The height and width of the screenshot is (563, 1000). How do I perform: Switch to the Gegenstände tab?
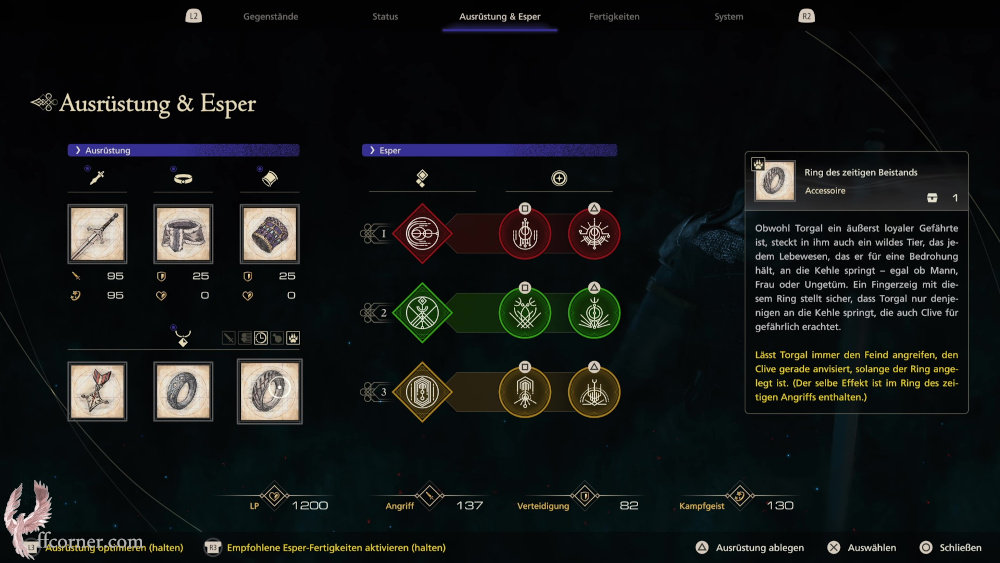270,17
